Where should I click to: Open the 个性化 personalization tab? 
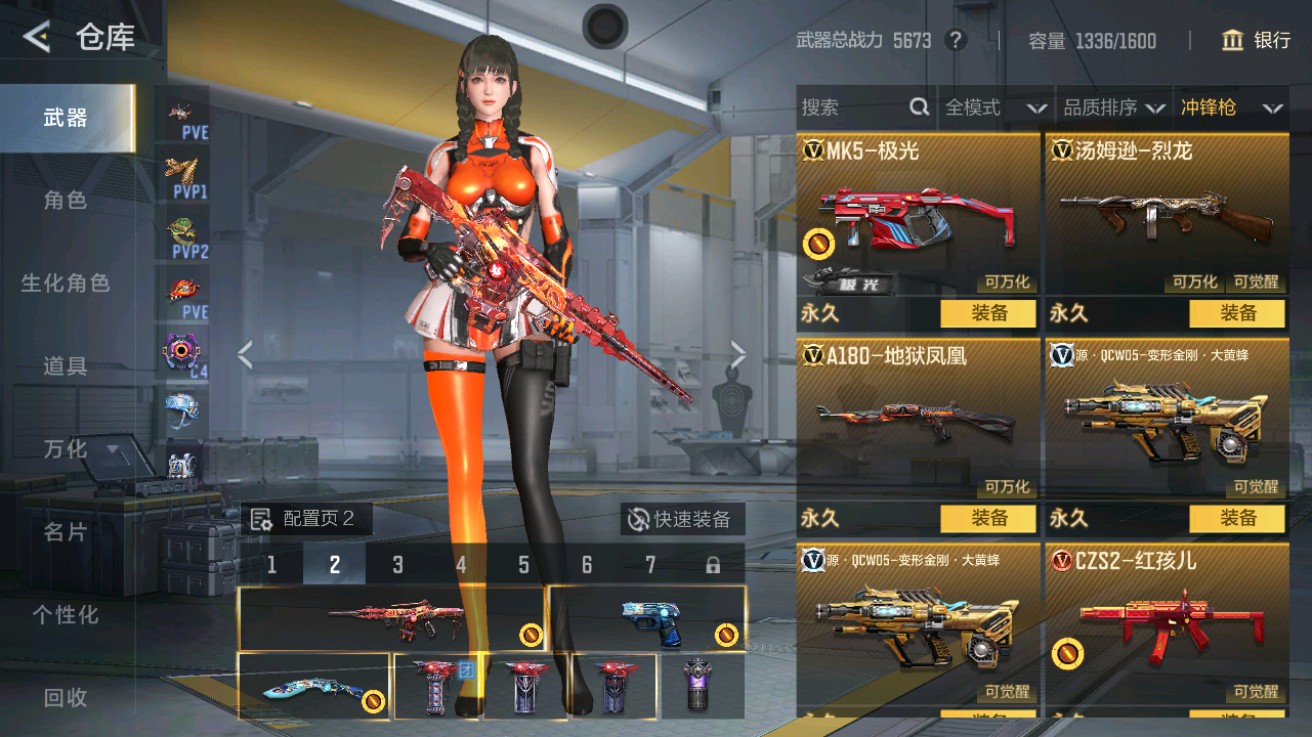[x=65, y=617]
